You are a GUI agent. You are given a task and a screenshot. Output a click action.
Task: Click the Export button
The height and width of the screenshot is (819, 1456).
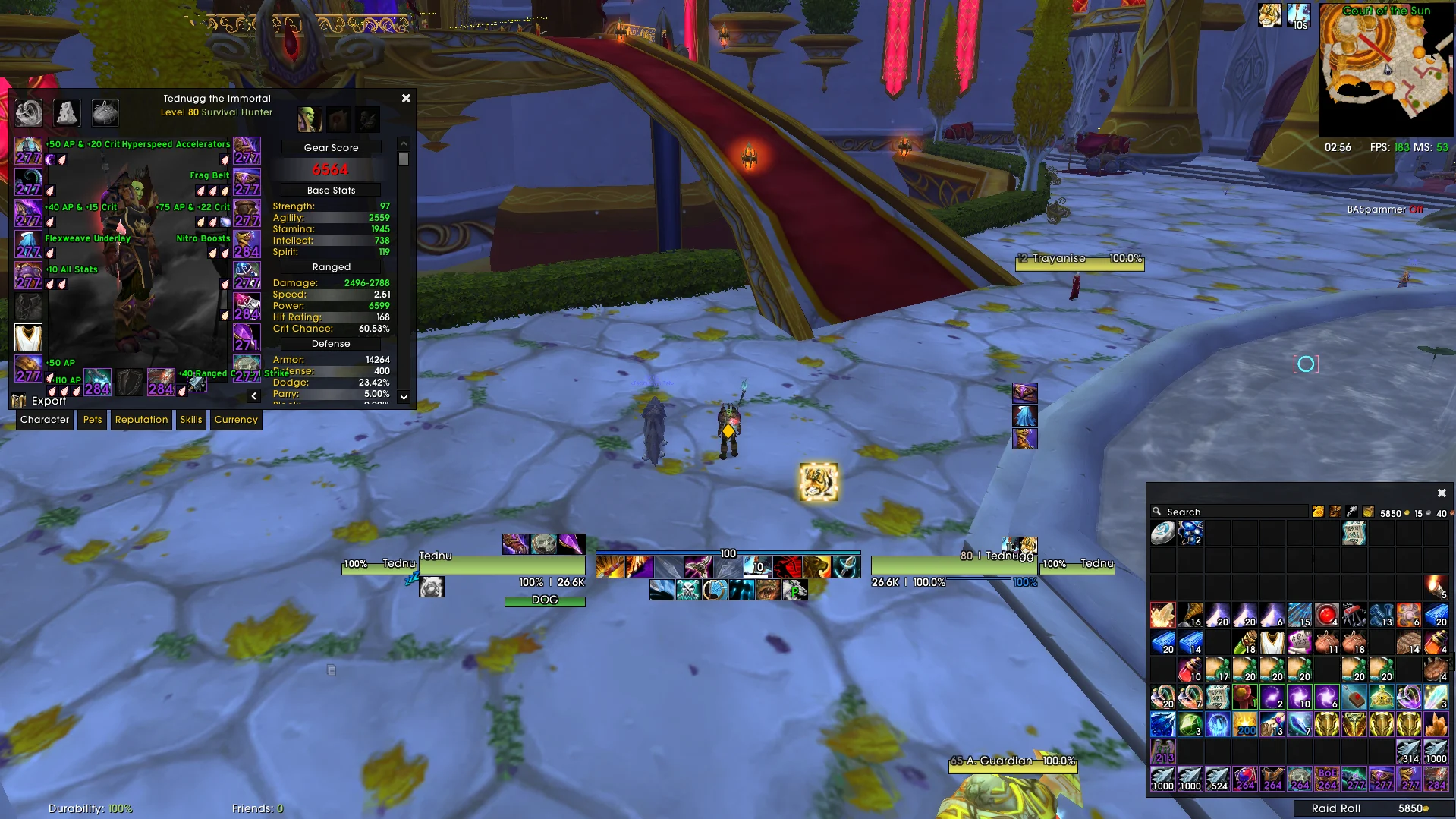click(x=49, y=400)
